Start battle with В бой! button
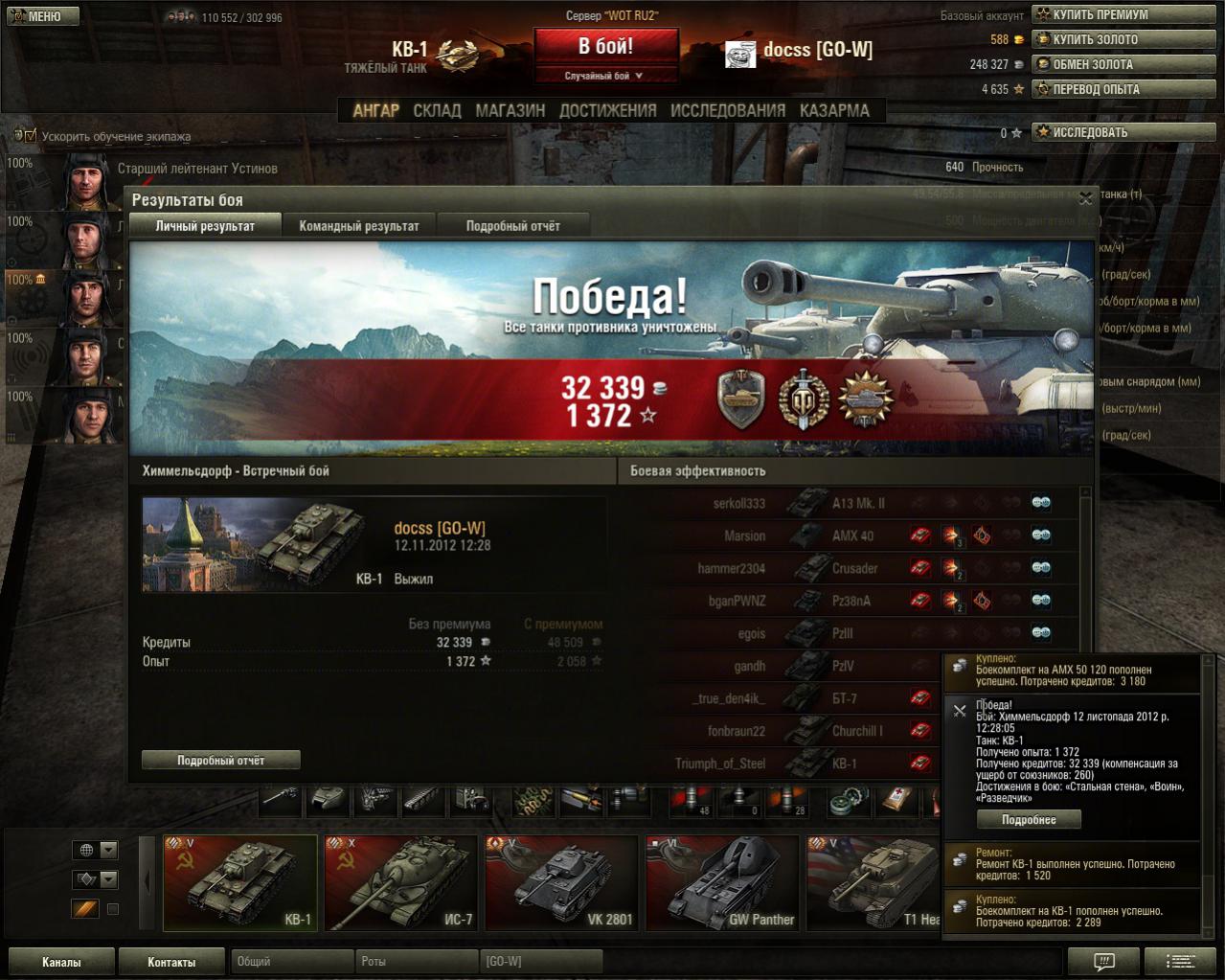1225x980 pixels. pos(605,47)
